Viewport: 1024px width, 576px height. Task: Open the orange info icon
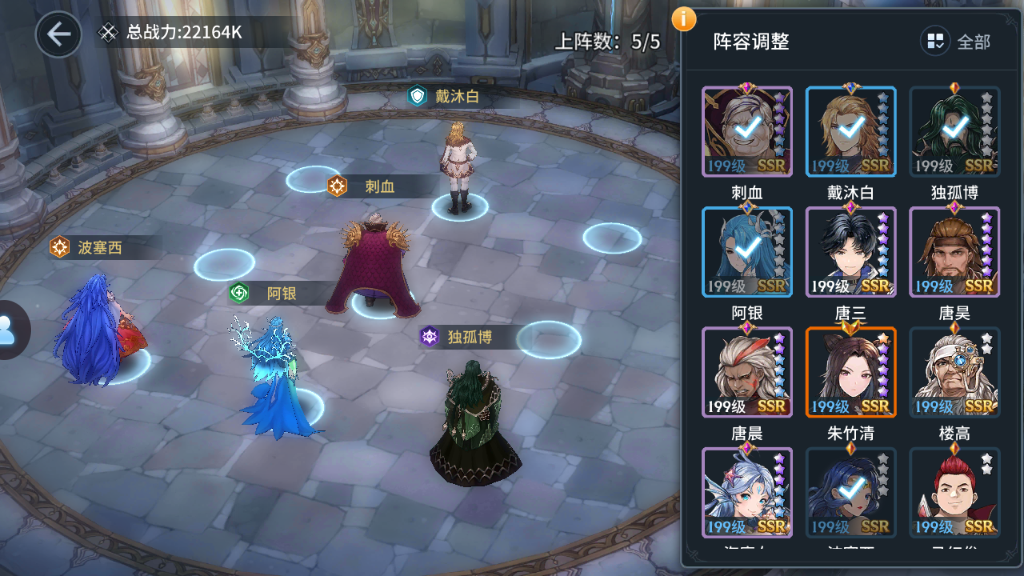(684, 19)
